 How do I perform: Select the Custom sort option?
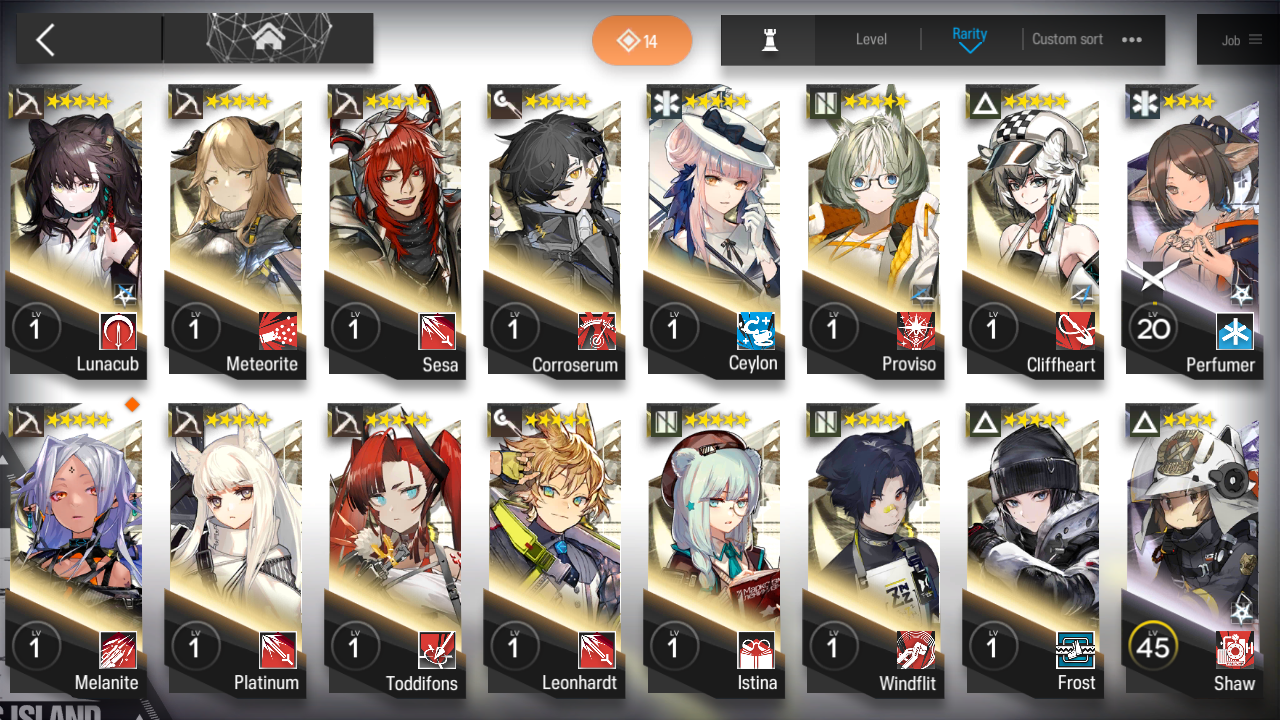coord(1067,40)
